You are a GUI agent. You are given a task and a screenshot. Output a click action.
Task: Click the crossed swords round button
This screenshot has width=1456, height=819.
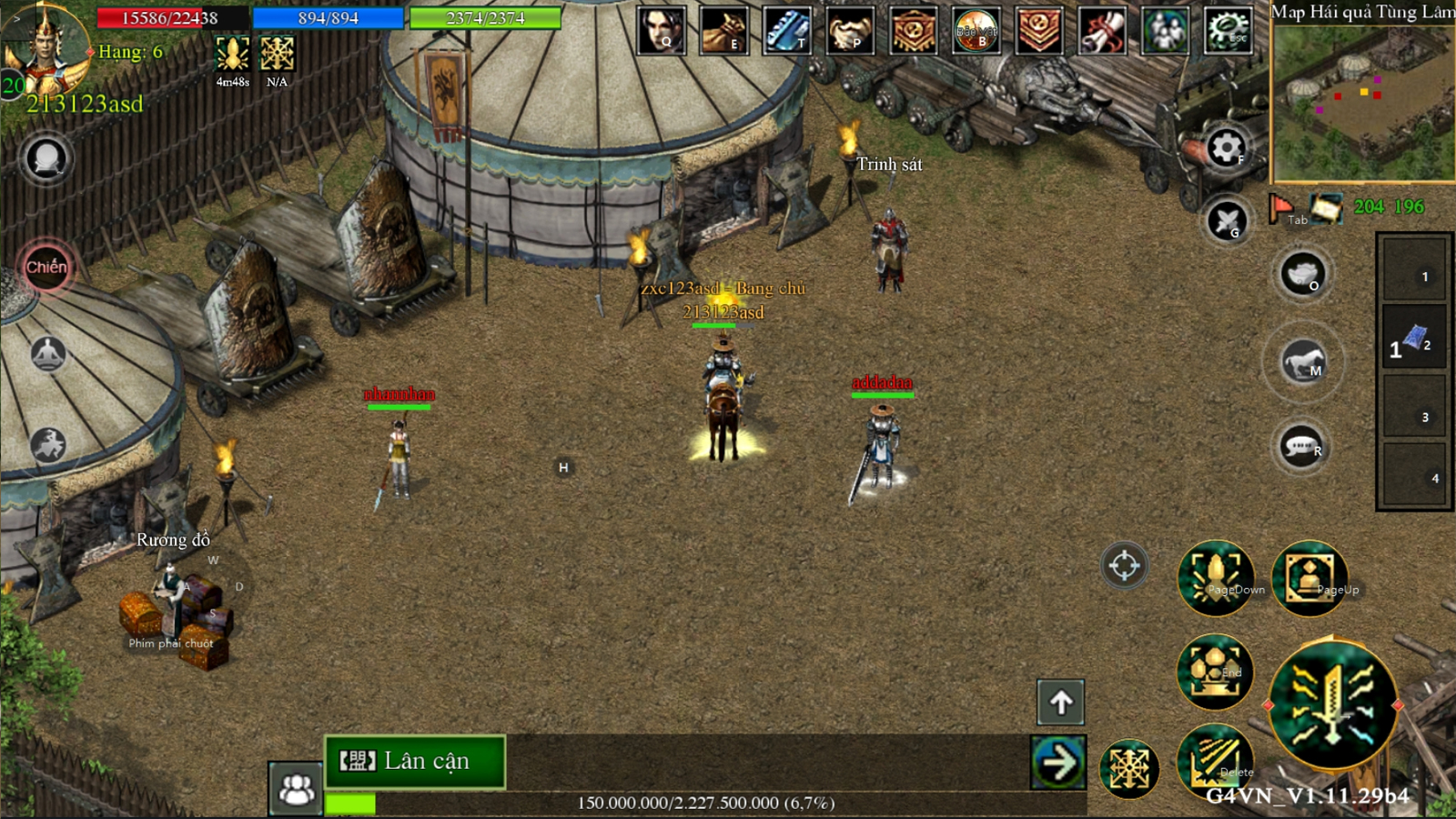pos(1226,220)
